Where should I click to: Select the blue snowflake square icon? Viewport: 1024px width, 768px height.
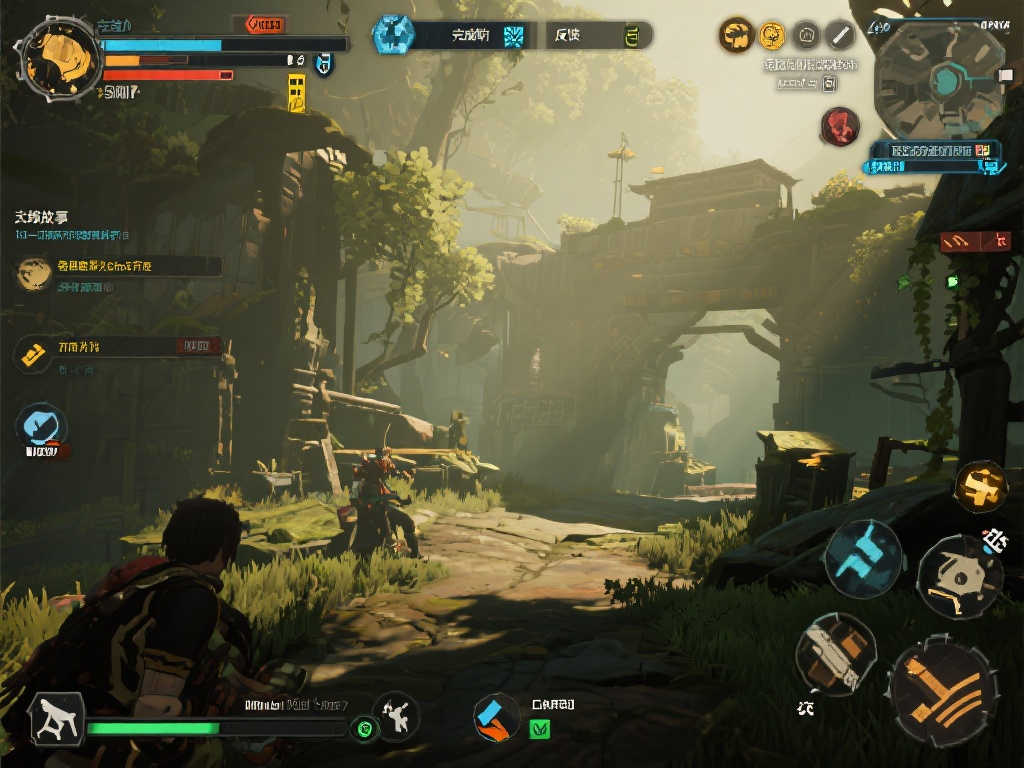point(514,37)
